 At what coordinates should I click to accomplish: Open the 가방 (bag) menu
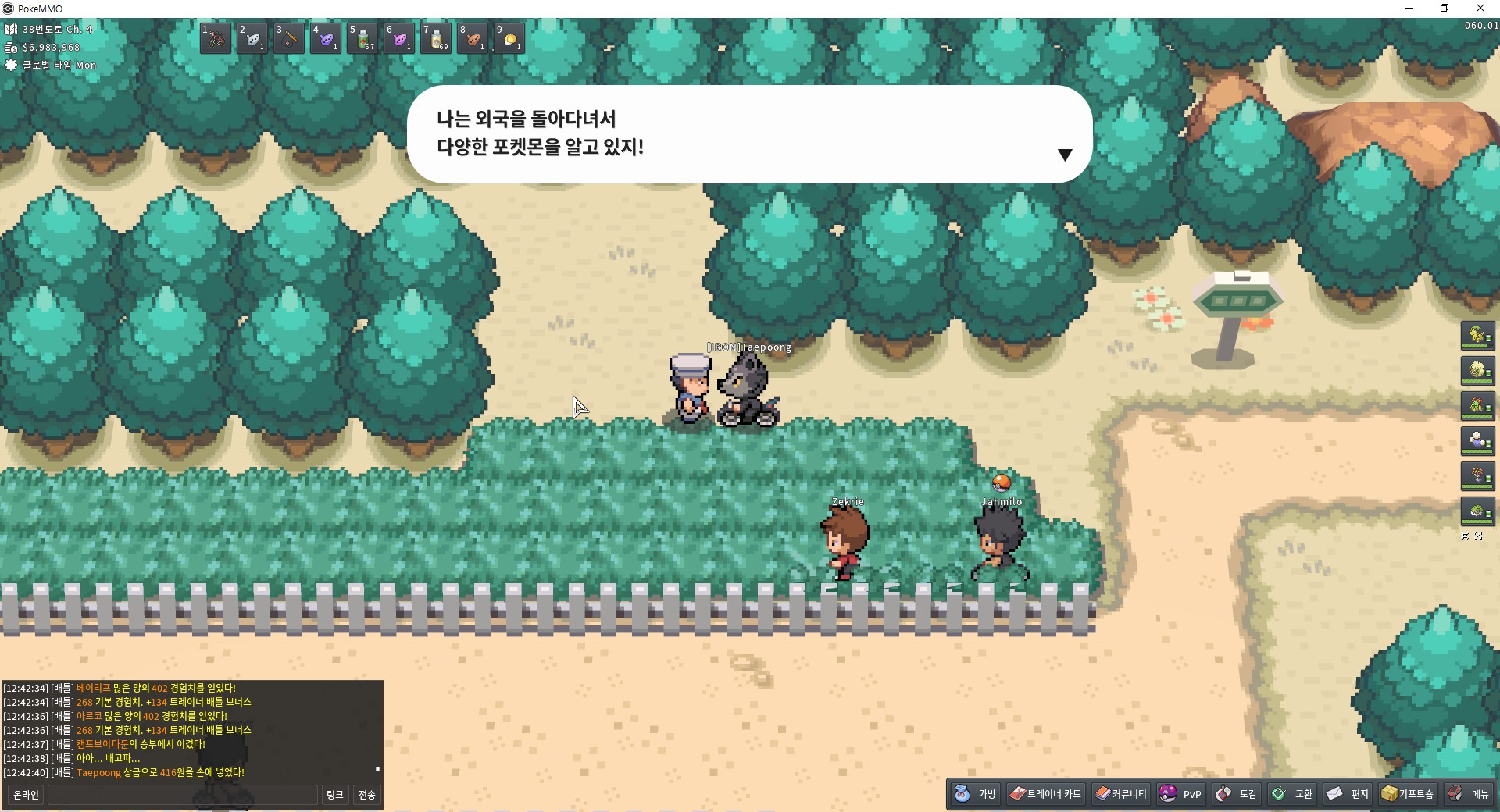tap(976, 794)
